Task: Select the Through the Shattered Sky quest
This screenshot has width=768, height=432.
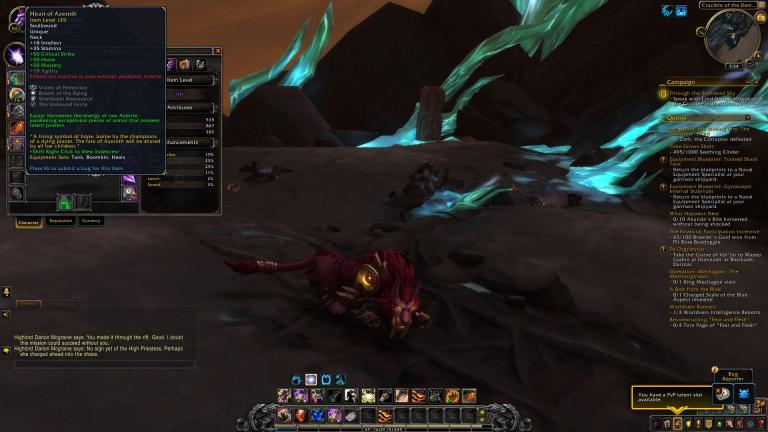Action: coord(700,93)
